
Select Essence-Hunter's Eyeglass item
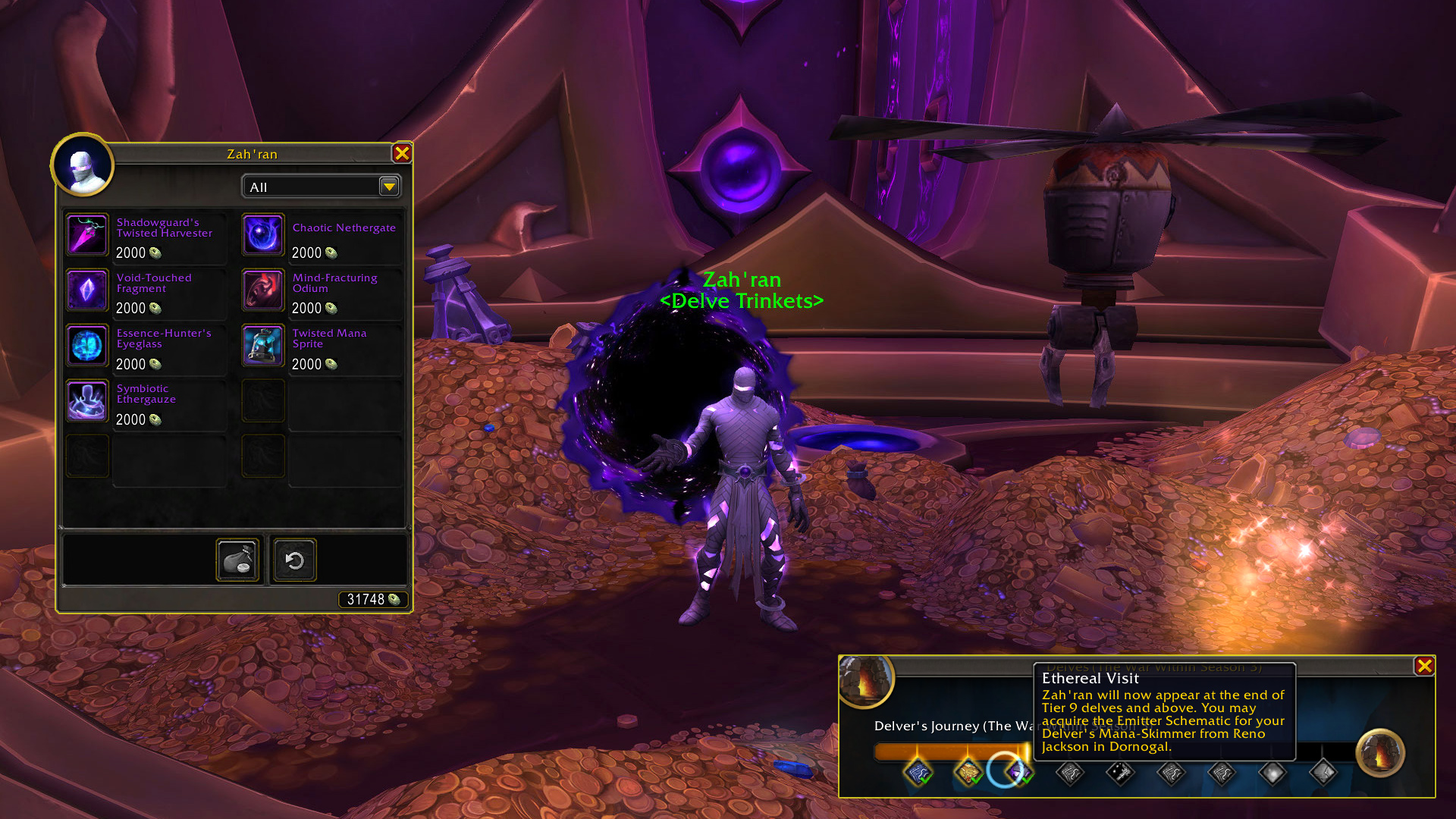coord(87,346)
